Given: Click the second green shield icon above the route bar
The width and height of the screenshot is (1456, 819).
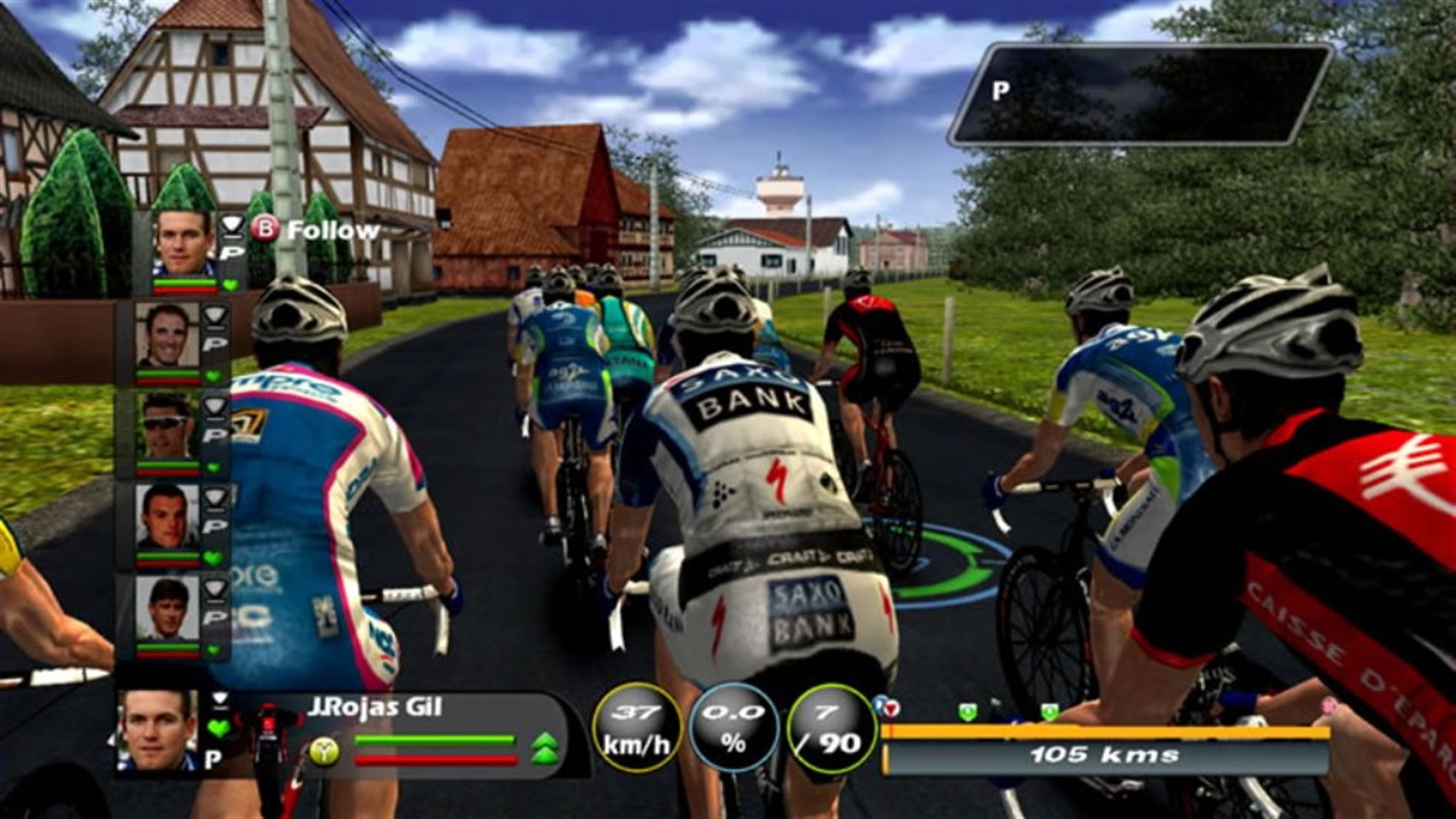Looking at the screenshot, I should (x=1050, y=712).
